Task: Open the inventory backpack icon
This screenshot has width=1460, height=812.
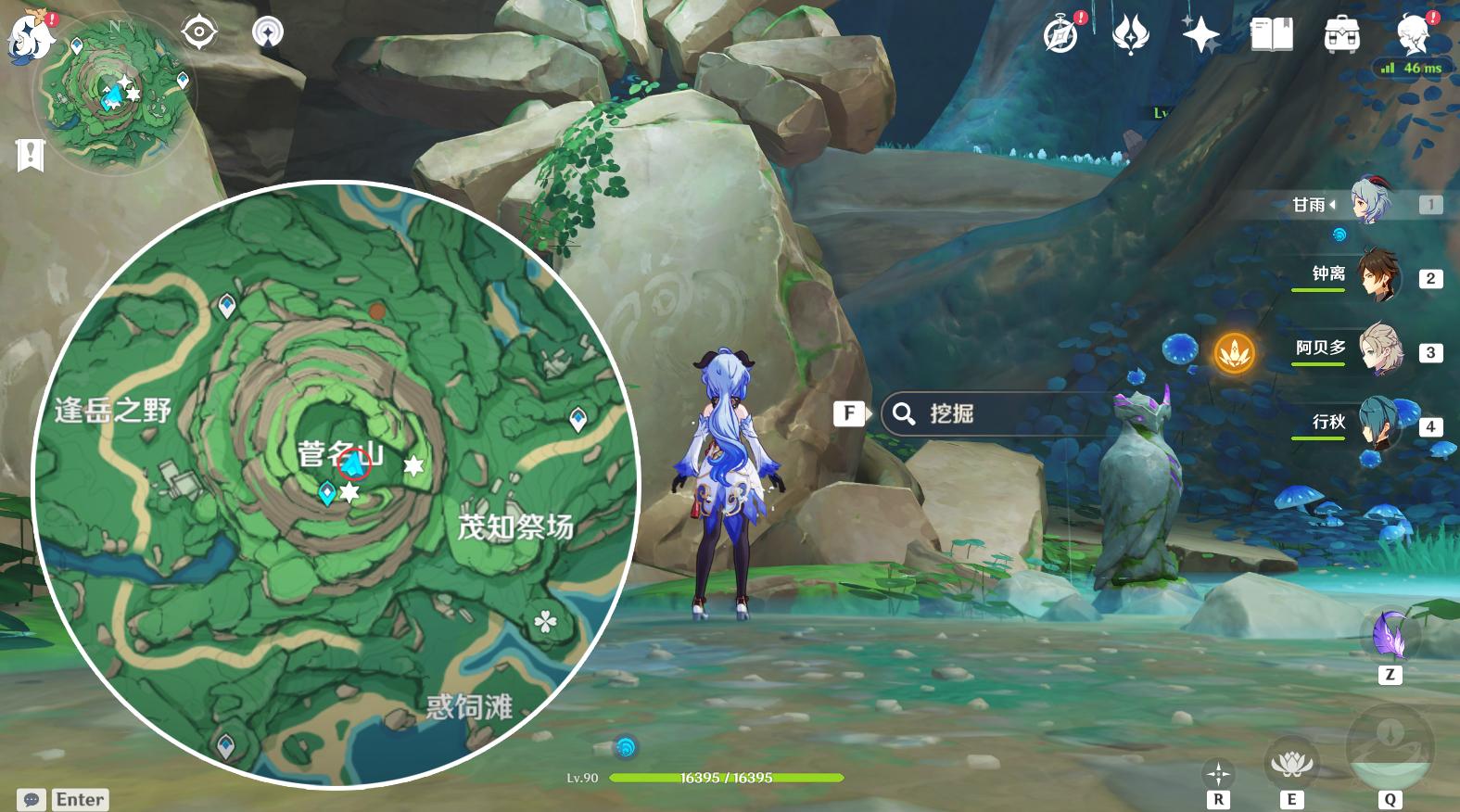Action: pyautogui.click(x=1341, y=35)
